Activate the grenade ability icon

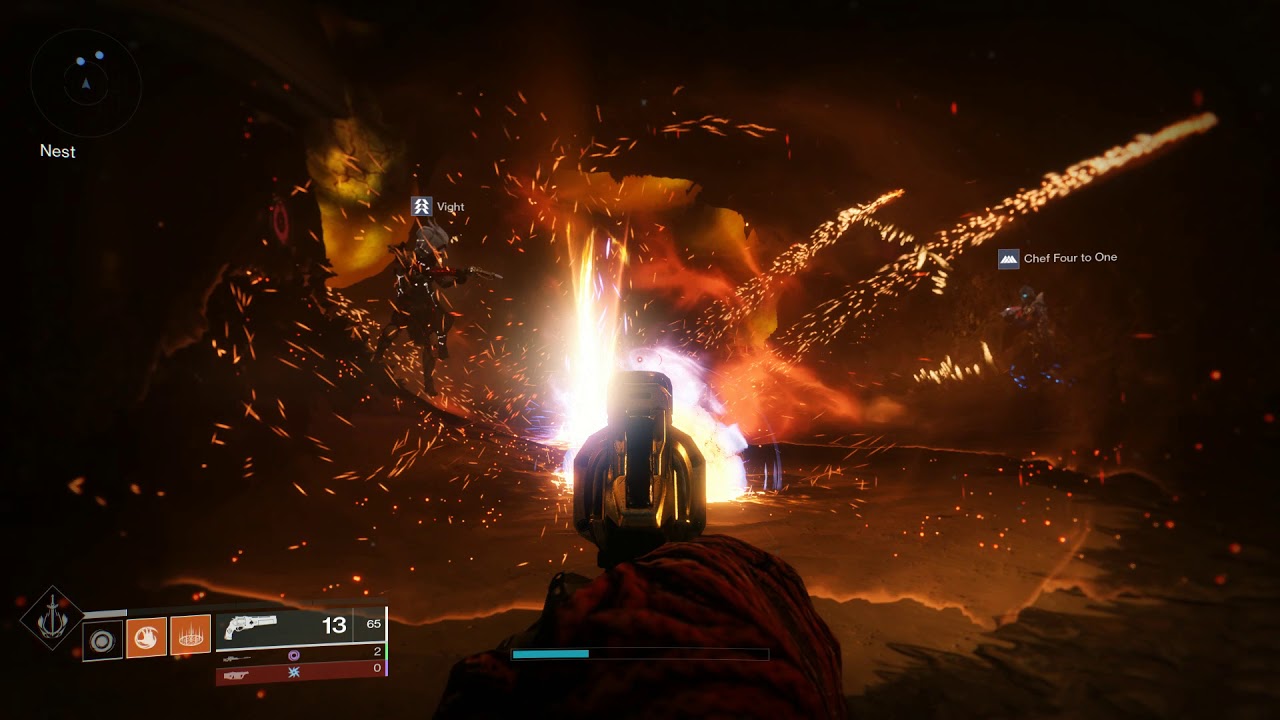pyautogui.click(x=102, y=639)
